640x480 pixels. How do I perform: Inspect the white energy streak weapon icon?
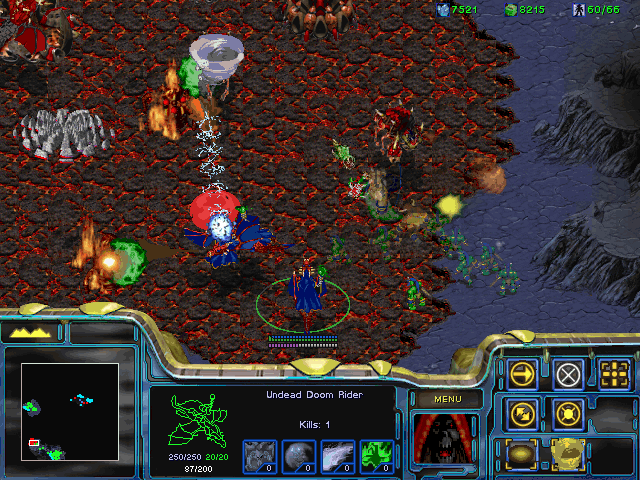(337, 456)
